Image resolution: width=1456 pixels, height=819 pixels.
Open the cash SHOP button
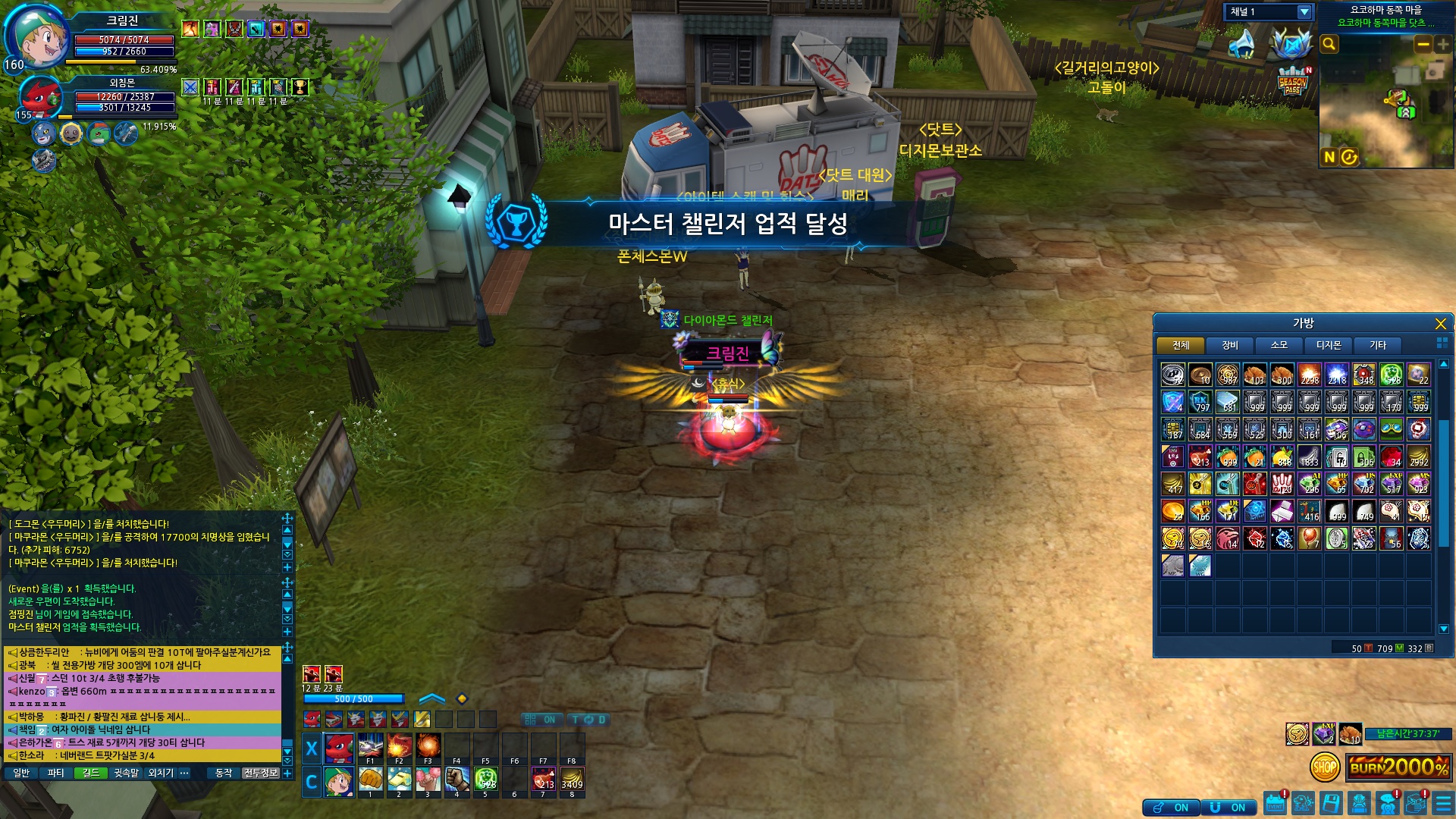tap(1324, 767)
